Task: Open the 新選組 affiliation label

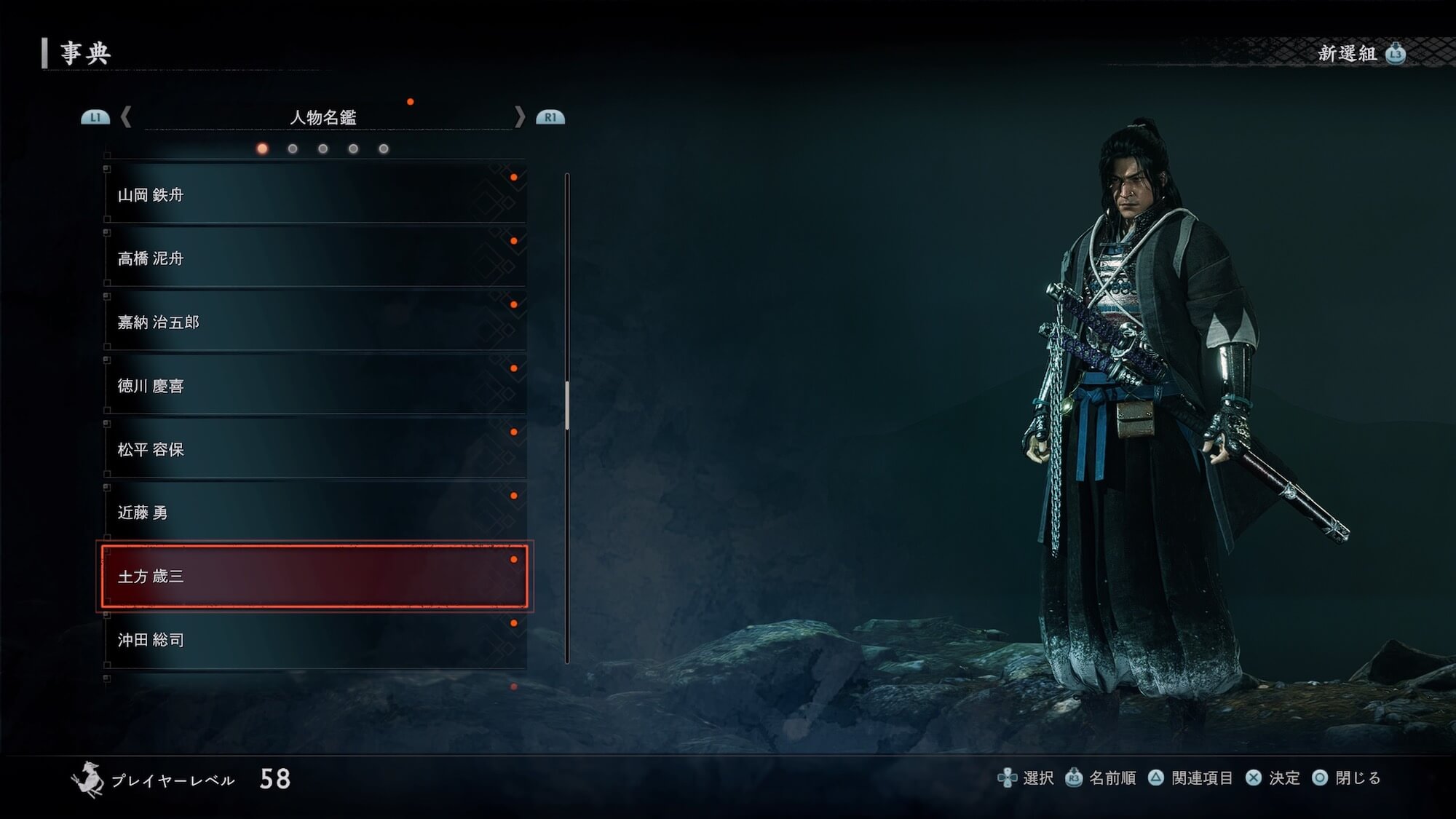Action: click(1348, 54)
